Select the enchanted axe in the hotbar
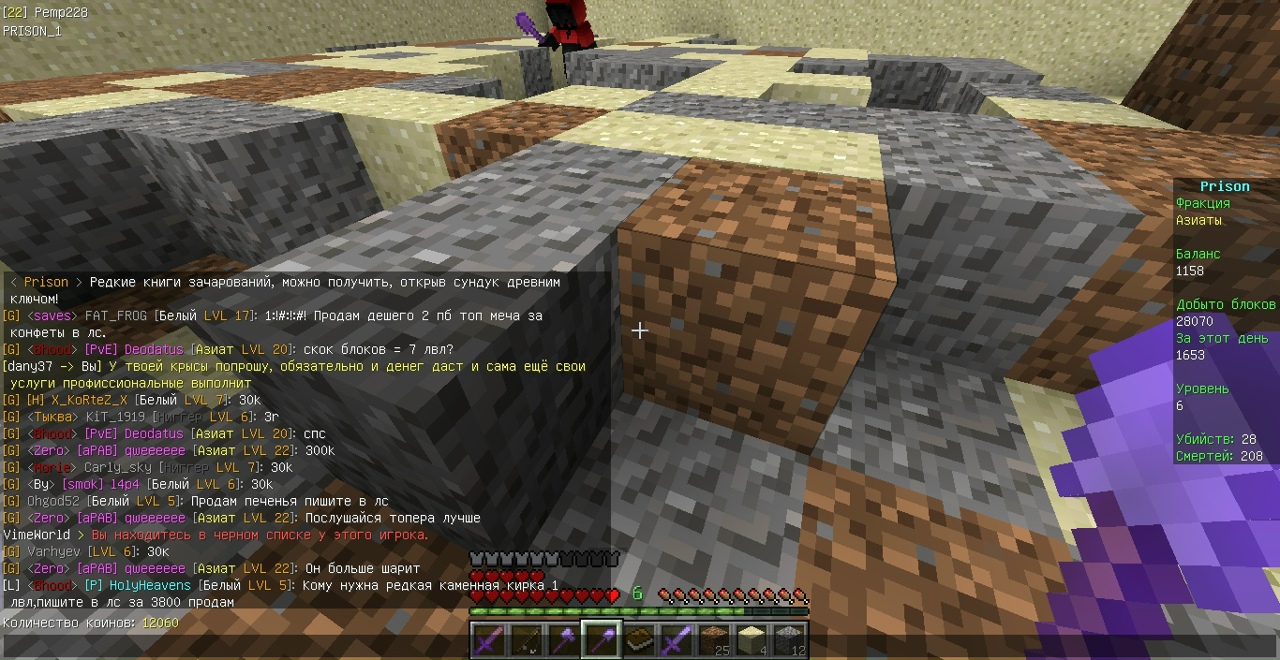1280x660 pixels. coord(564,639)
